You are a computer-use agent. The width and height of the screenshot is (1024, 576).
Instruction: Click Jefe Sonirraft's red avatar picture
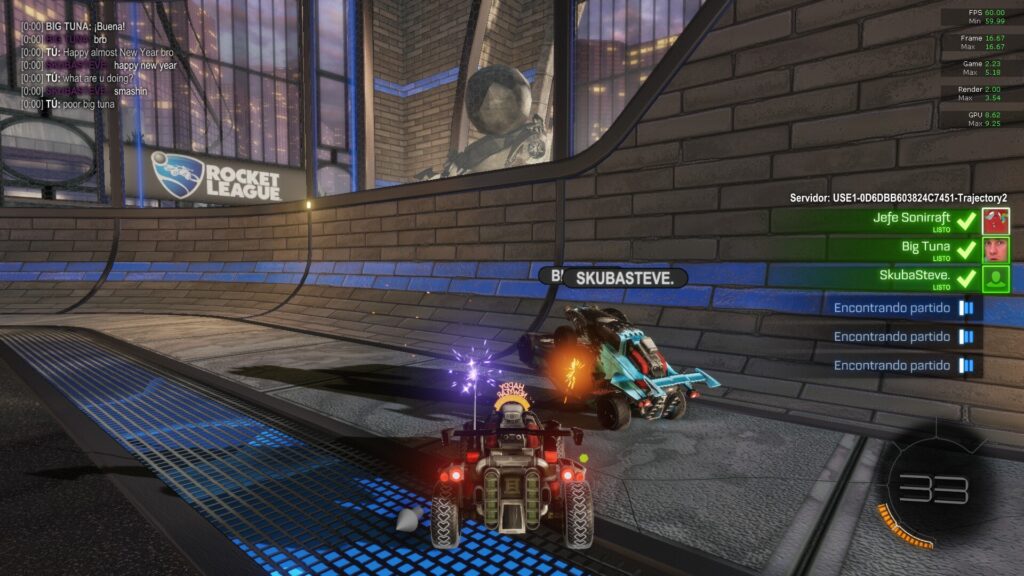click(x=996, y=221)
